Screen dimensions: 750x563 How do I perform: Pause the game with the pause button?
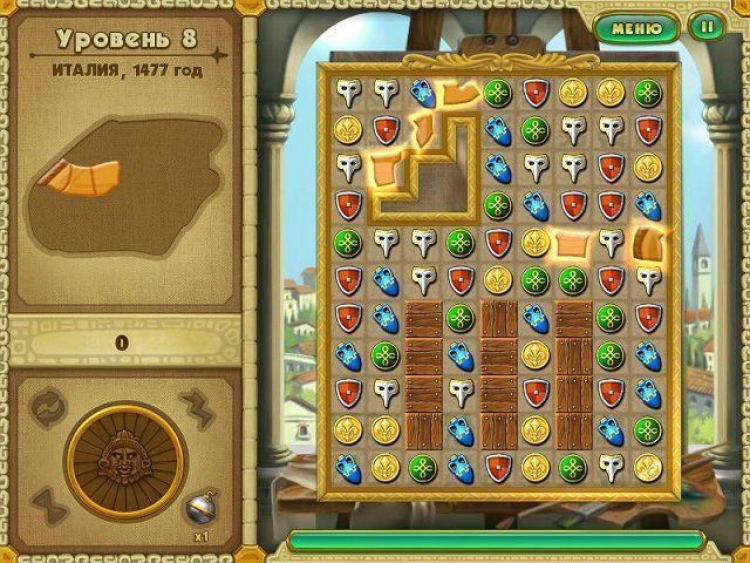coord(707,27)
